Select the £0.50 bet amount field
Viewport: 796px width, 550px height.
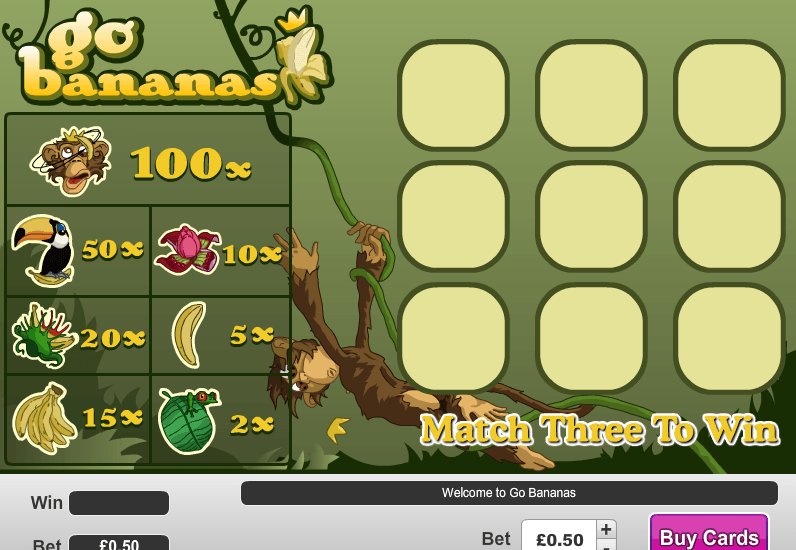[x=559, y=538]
